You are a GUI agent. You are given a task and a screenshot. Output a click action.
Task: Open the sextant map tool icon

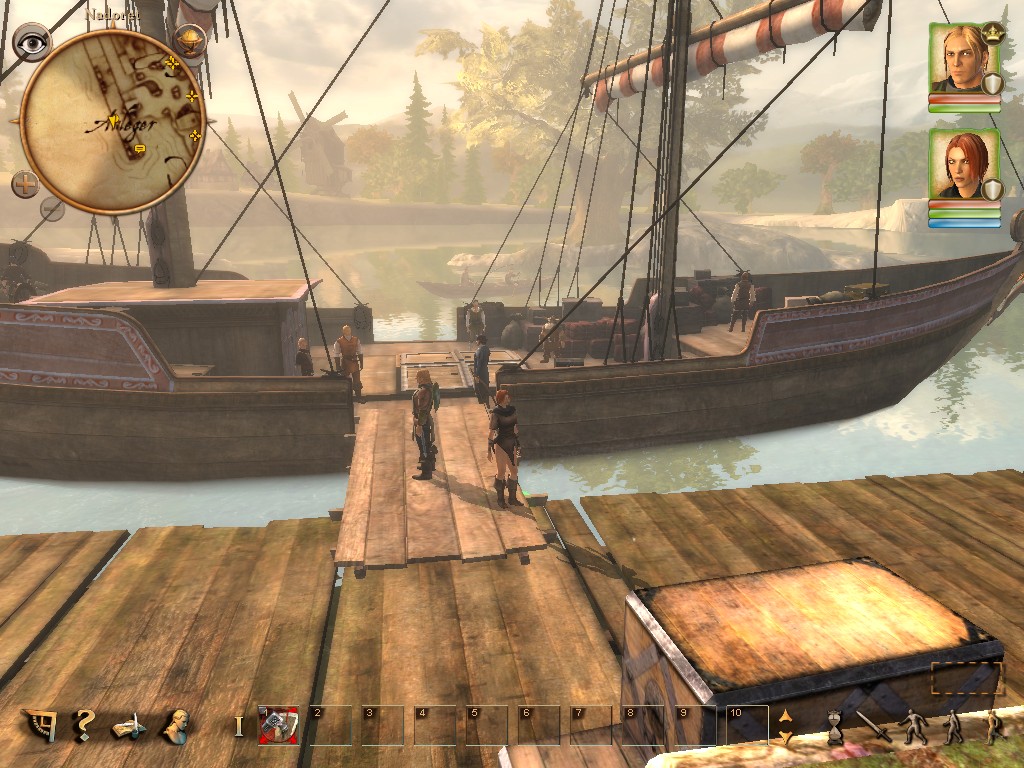40,725
